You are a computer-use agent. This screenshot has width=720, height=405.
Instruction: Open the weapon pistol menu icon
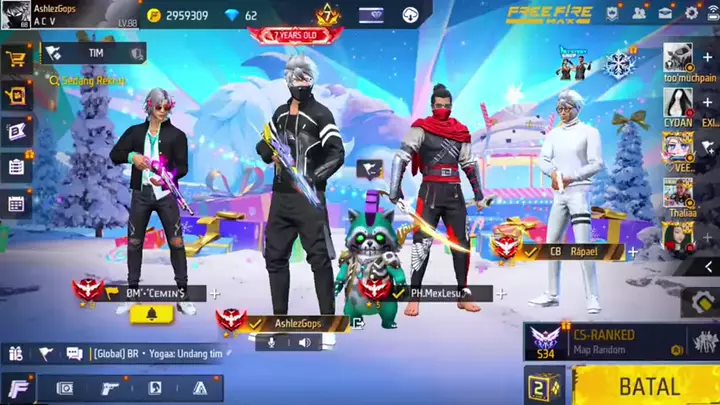[111, 388]
